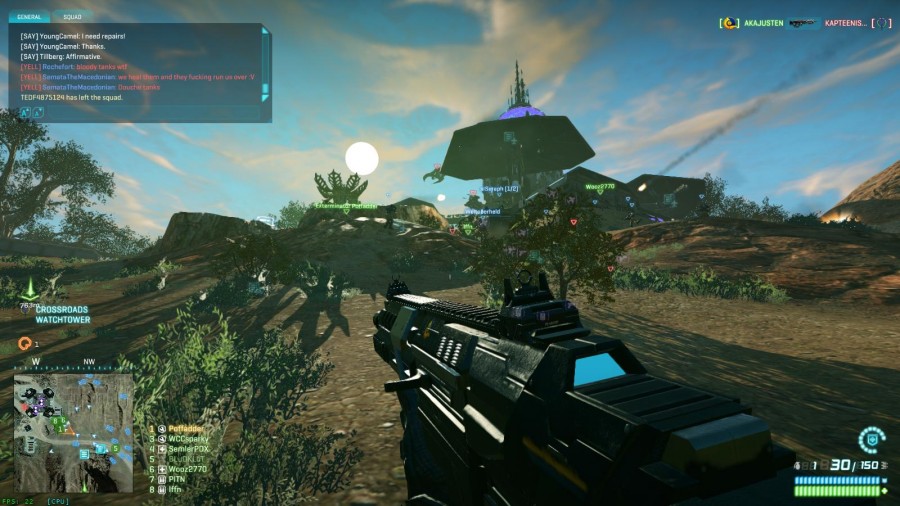Increase chat font size with the A+ button
Image resolution: width=900 pixels, height=506 pixels.
pos(25,112)
